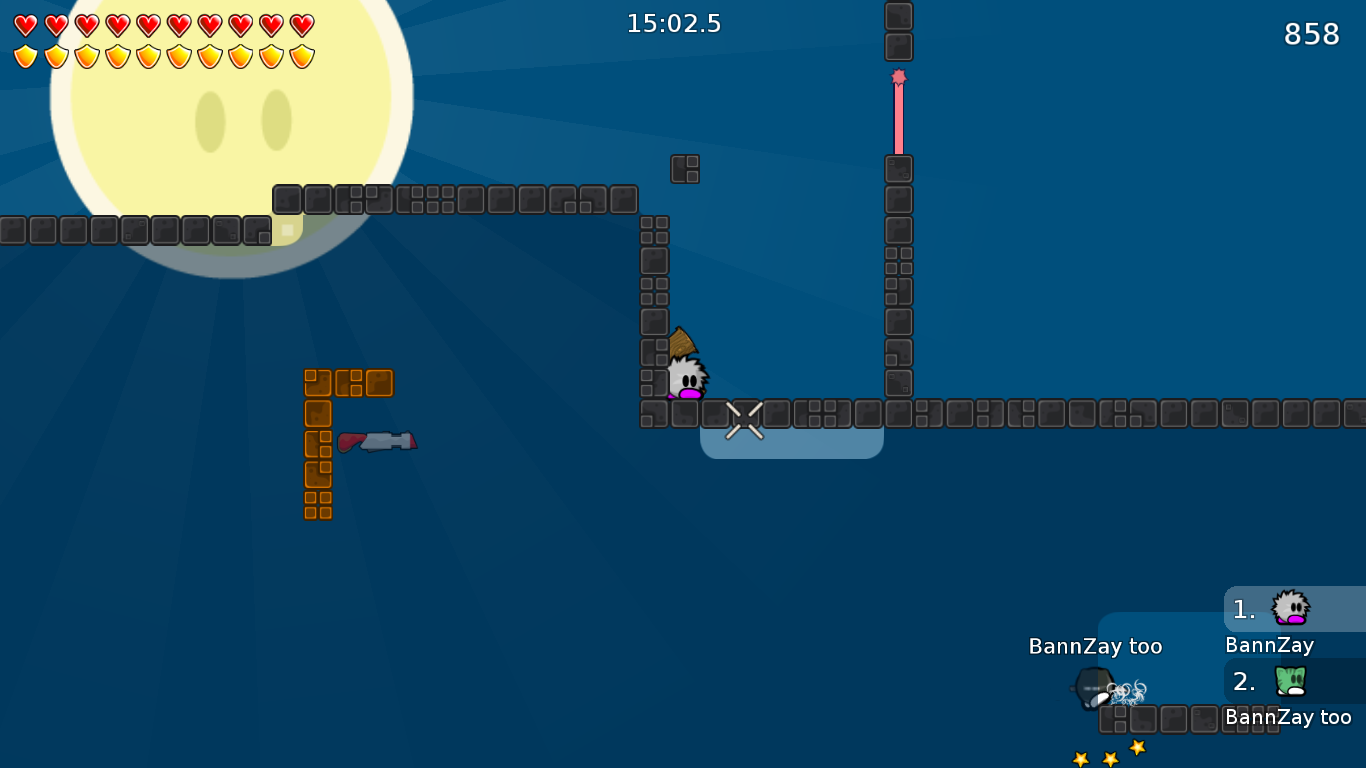Click the pink laser beam projectile
Screen dimensions: 1366x768
(898, 115)
